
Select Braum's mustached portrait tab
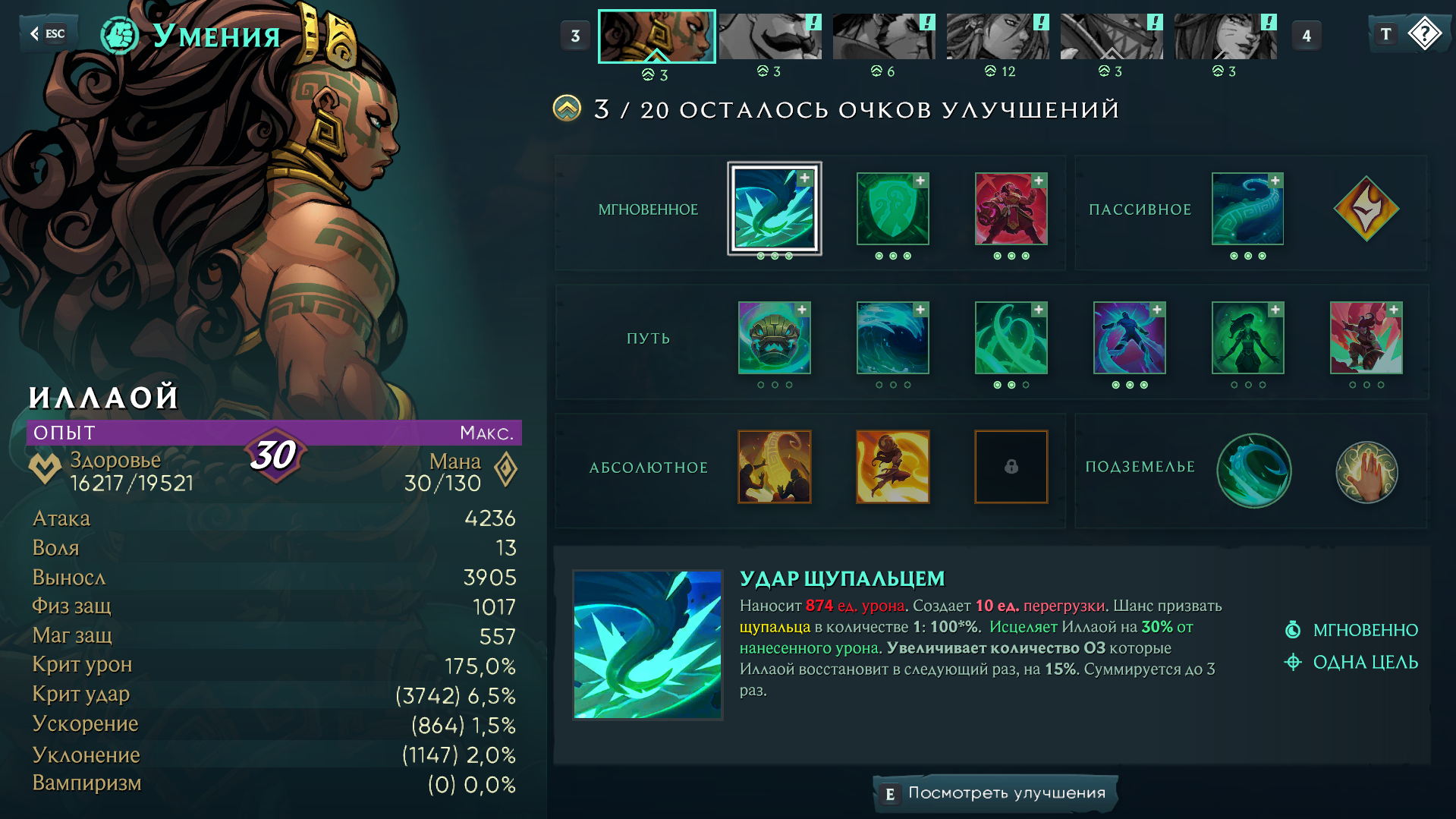(769, 36)
